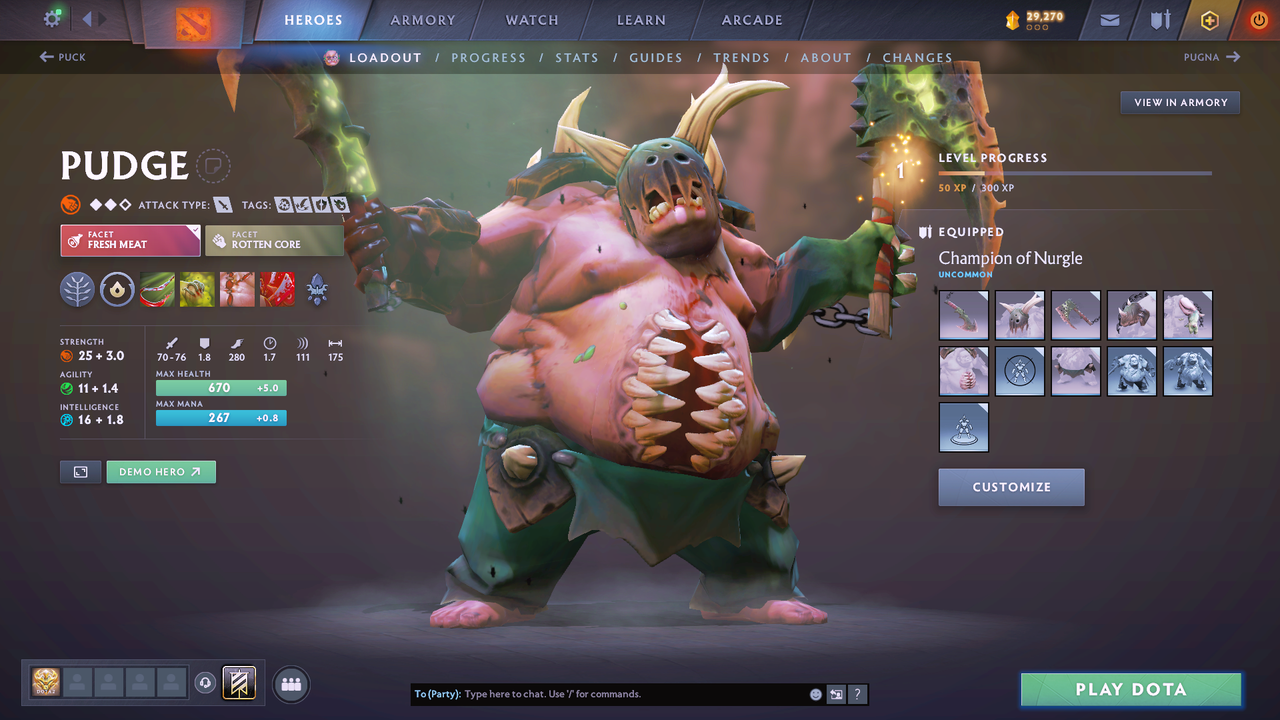This screenshot has width=1280, height=720.
Task: Select the equipped Champion of Nurgle weapon slot
Action: pos(963,315)
